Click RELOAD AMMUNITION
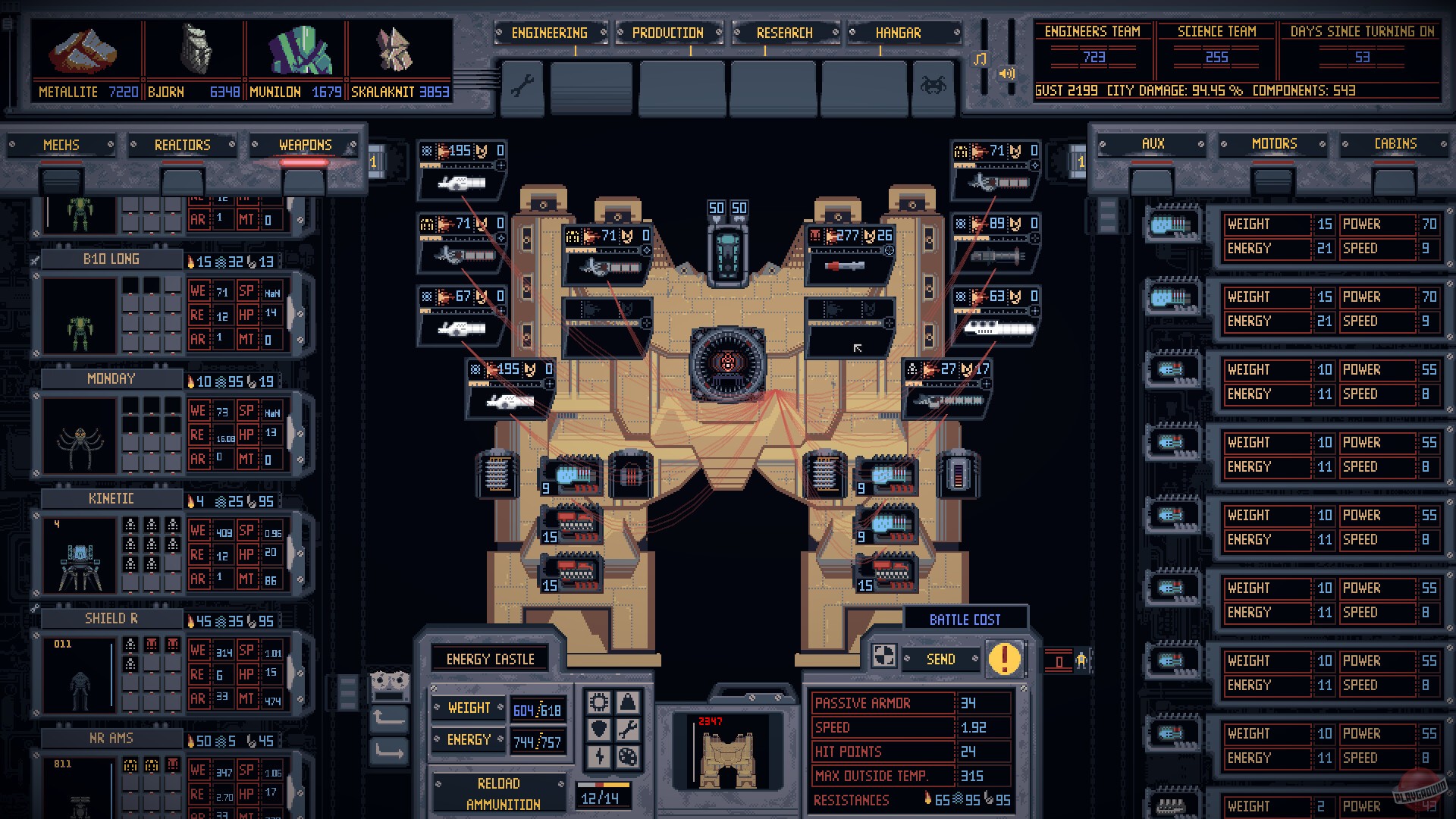1456x819 pixels. (x=500, y=792)
